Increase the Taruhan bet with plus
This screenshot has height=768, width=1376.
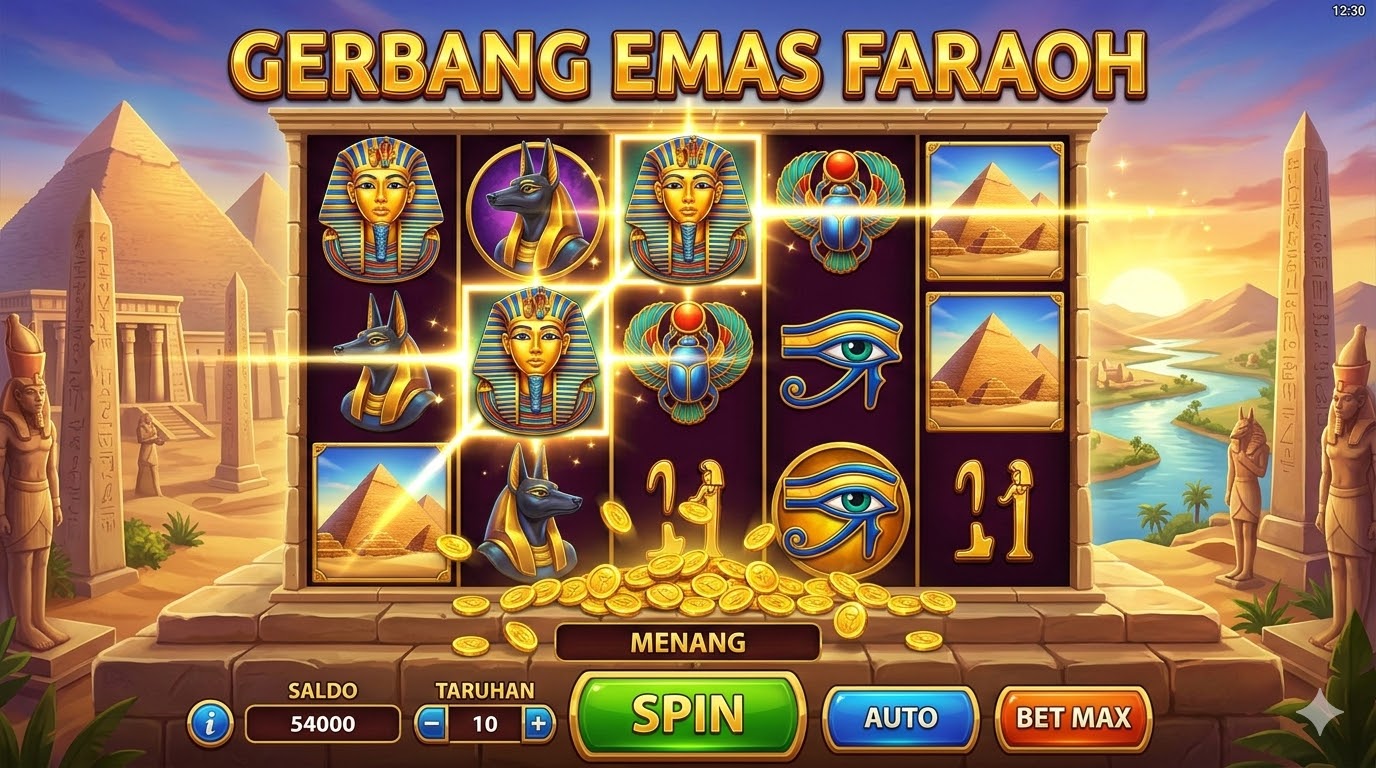tap(538, 723)
